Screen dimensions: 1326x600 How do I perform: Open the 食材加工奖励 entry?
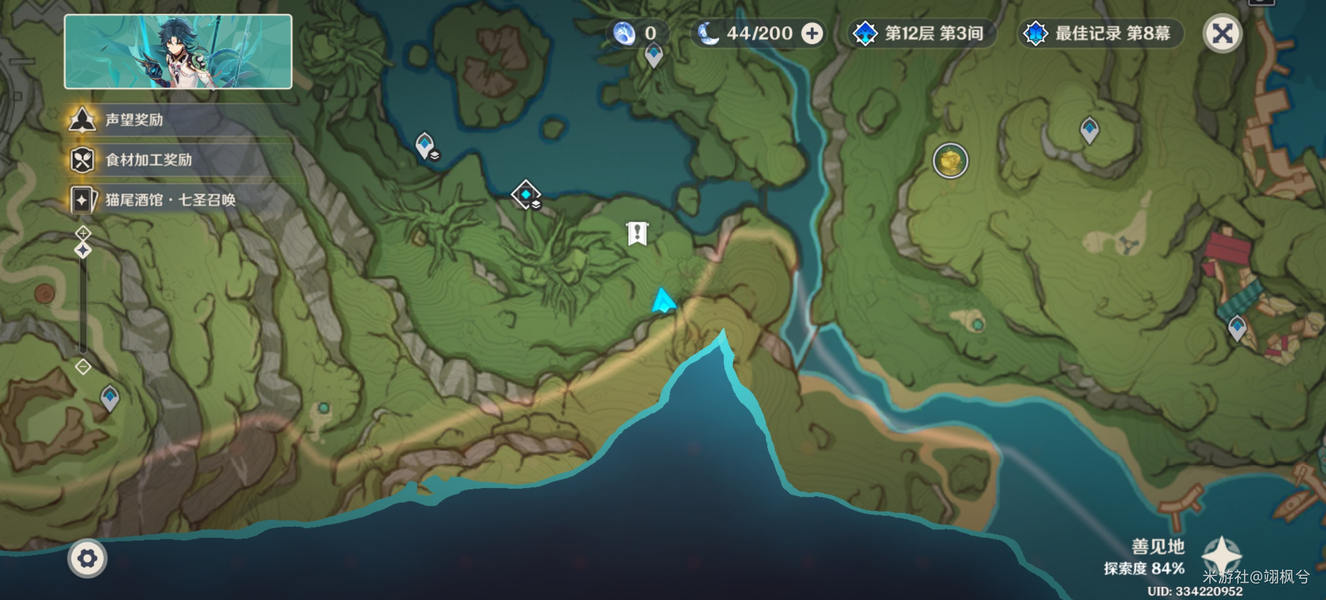[x=148, y=160]
